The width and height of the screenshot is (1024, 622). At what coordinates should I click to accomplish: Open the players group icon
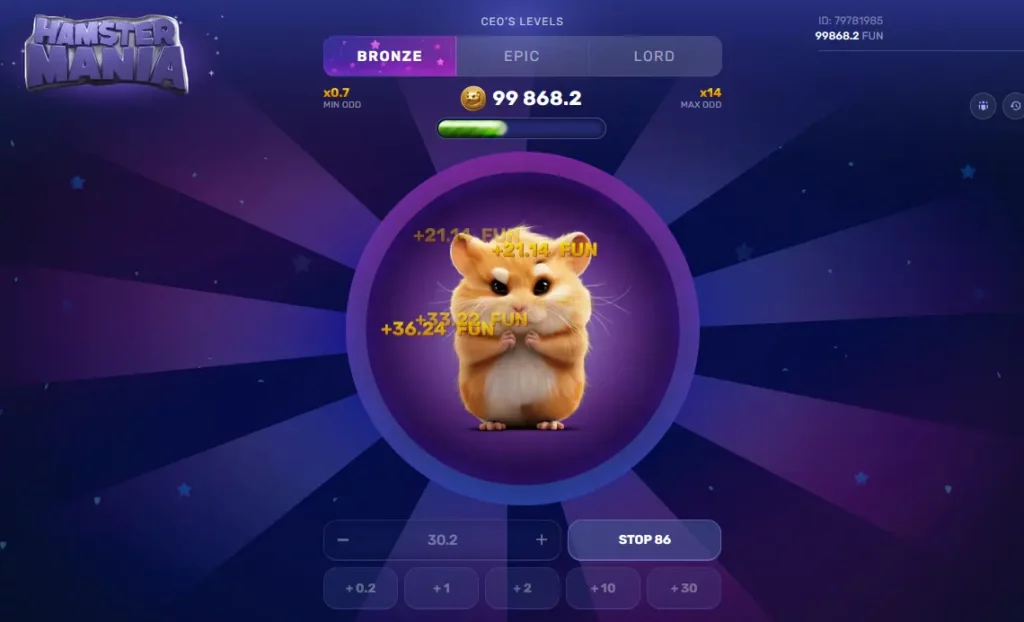point(983,105)
